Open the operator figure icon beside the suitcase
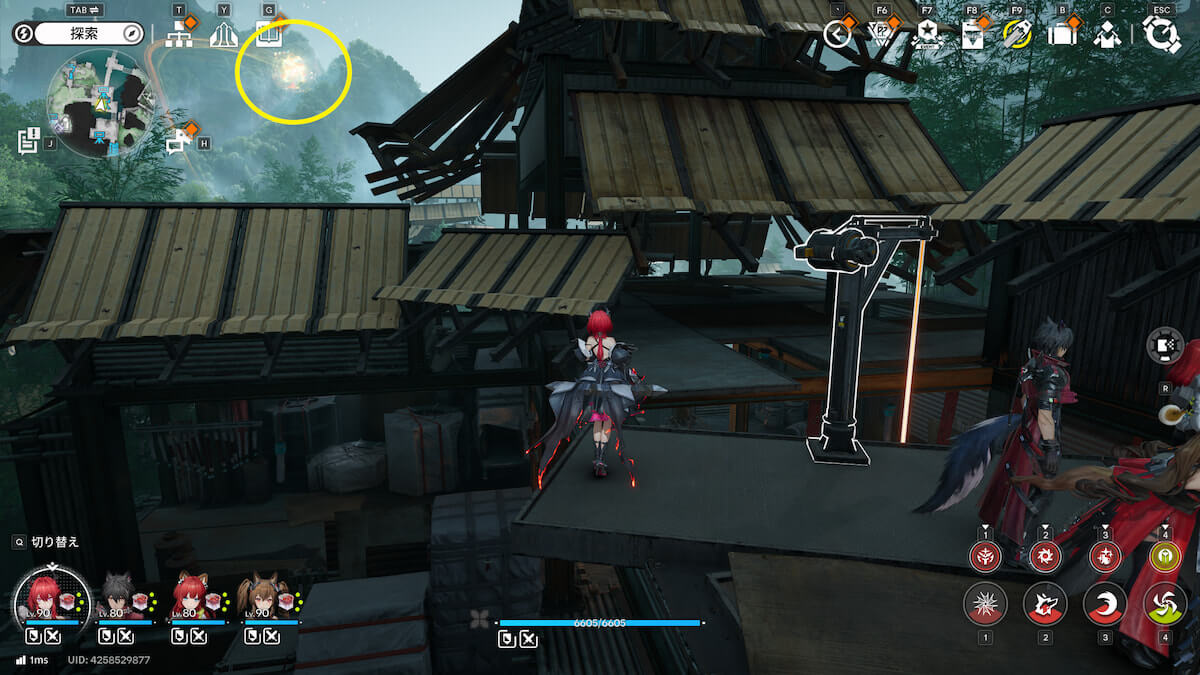The width and height of the screenshot is (1200, 675). pos(1106,35)
